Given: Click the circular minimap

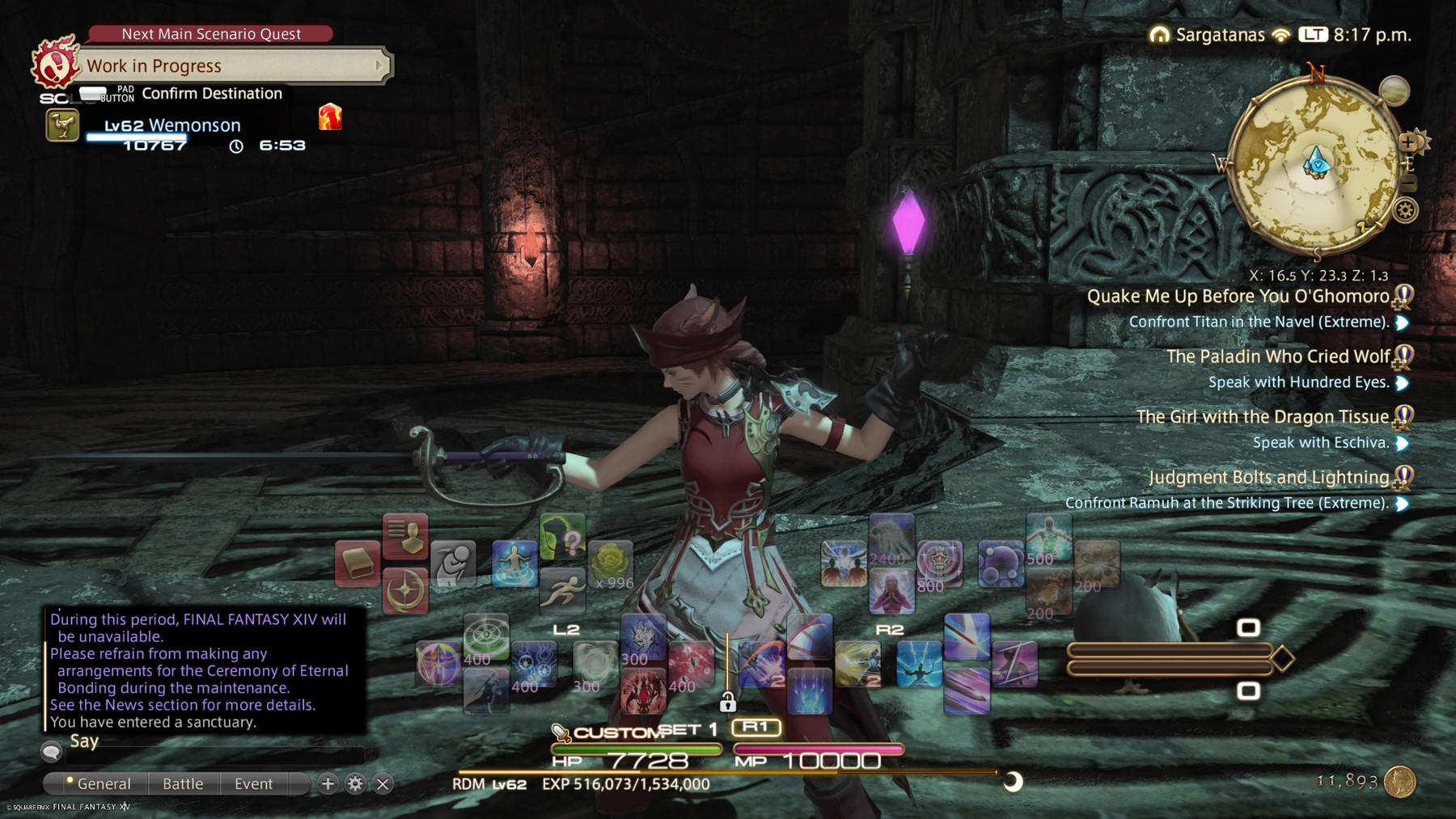Looking at the screenshot, I should point(1315,165).
